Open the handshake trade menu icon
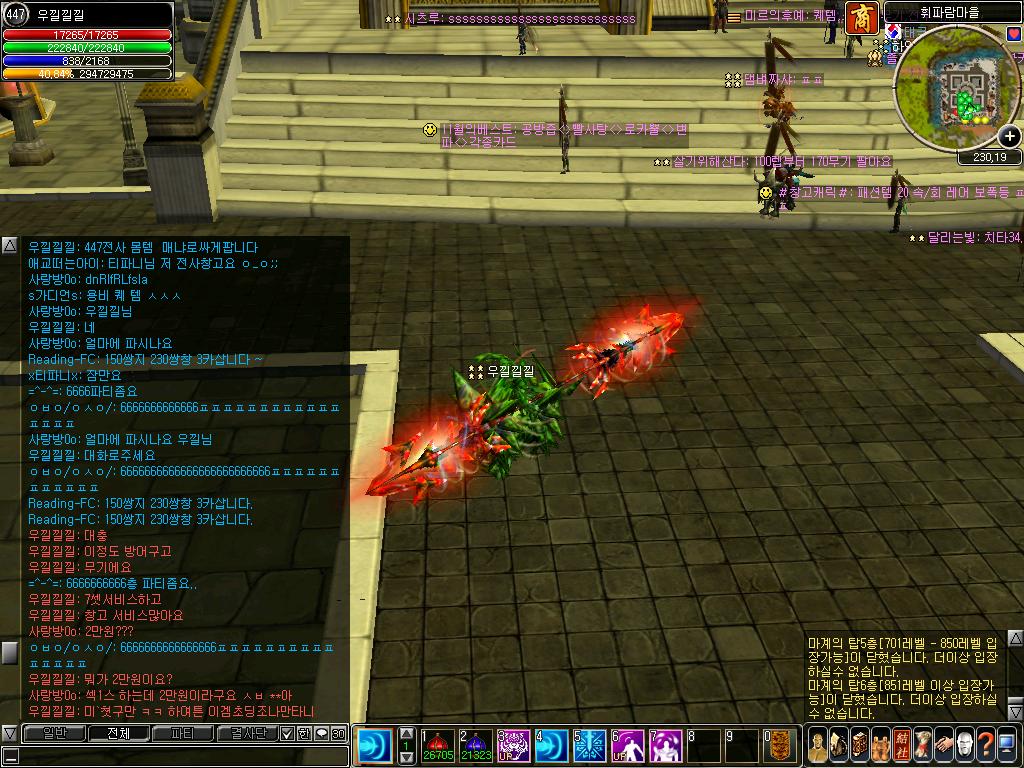1024x768 pixels. point(945,745)
